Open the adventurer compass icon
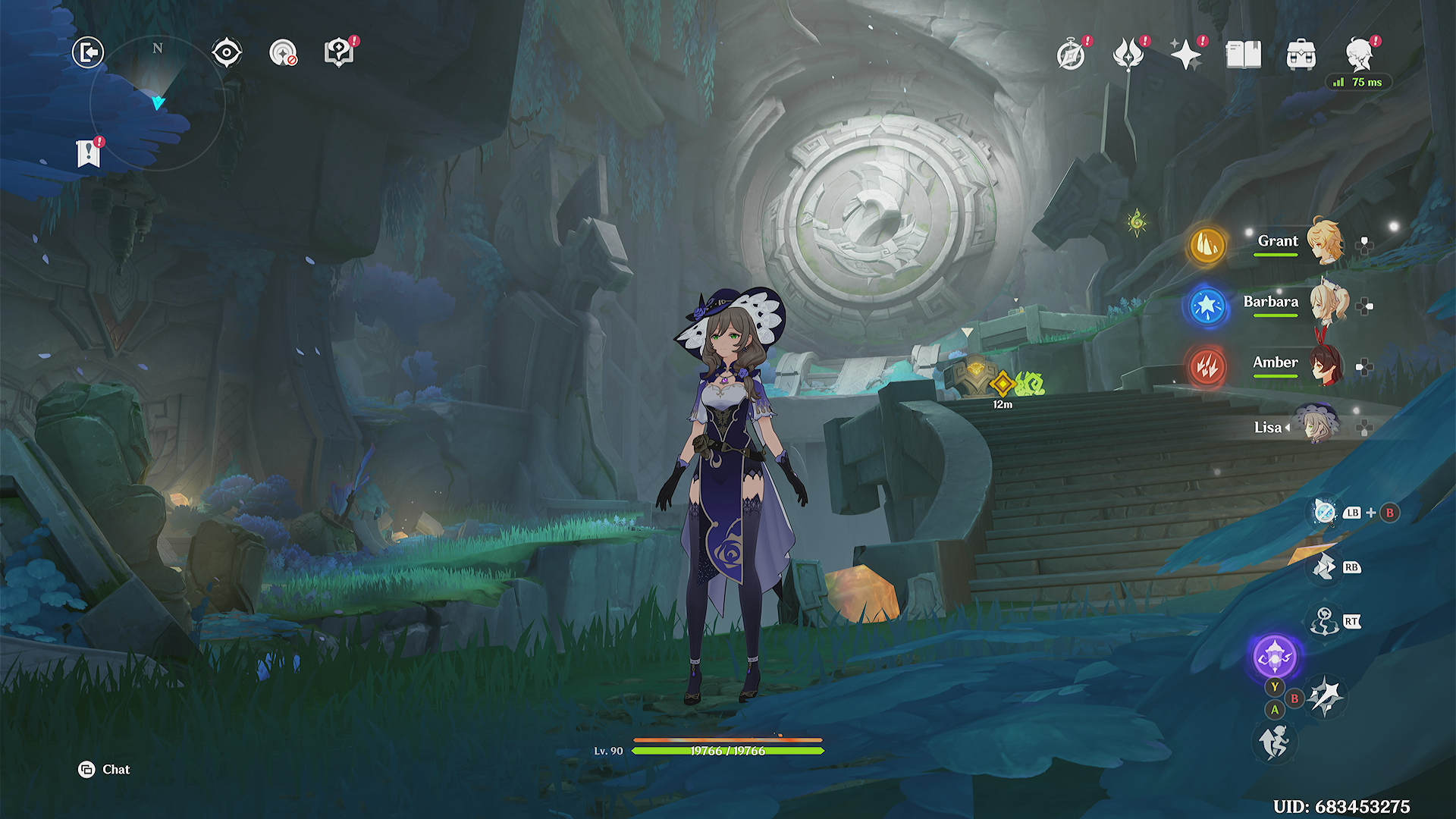1456x819 pixels. pyautogui.click(x=1071, y=55)
